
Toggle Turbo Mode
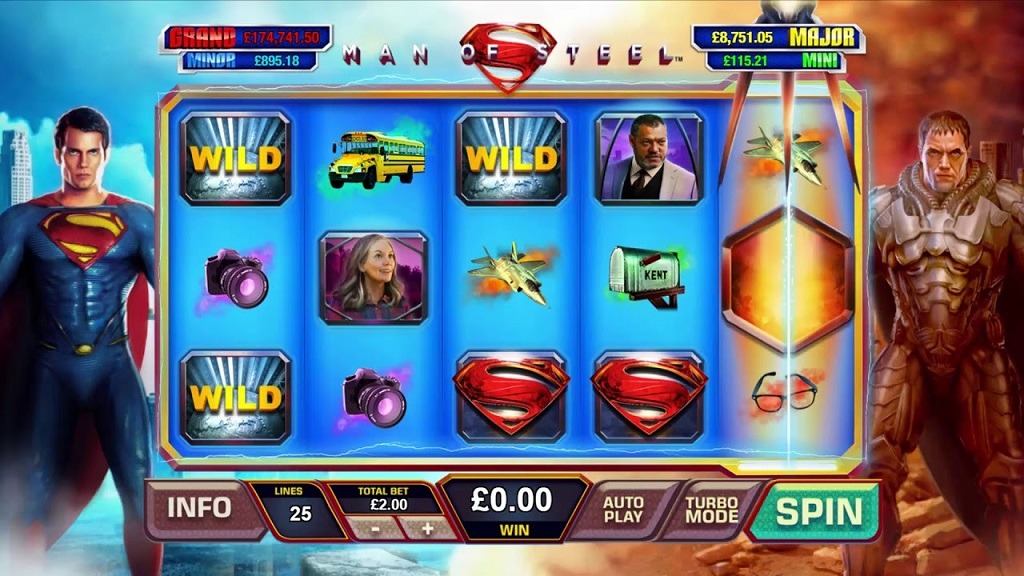711,510
